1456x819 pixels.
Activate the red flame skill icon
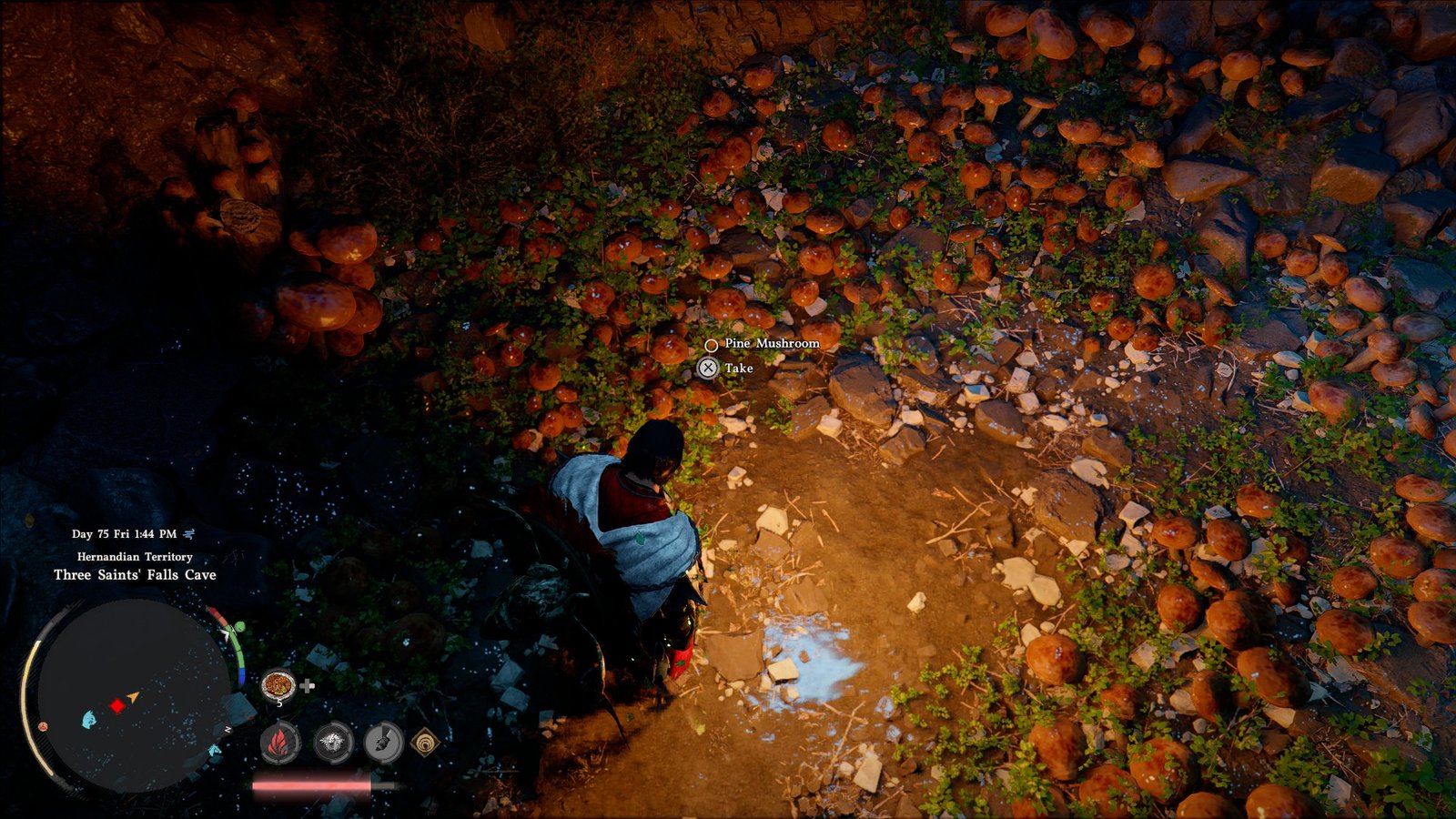coord(281,743)
